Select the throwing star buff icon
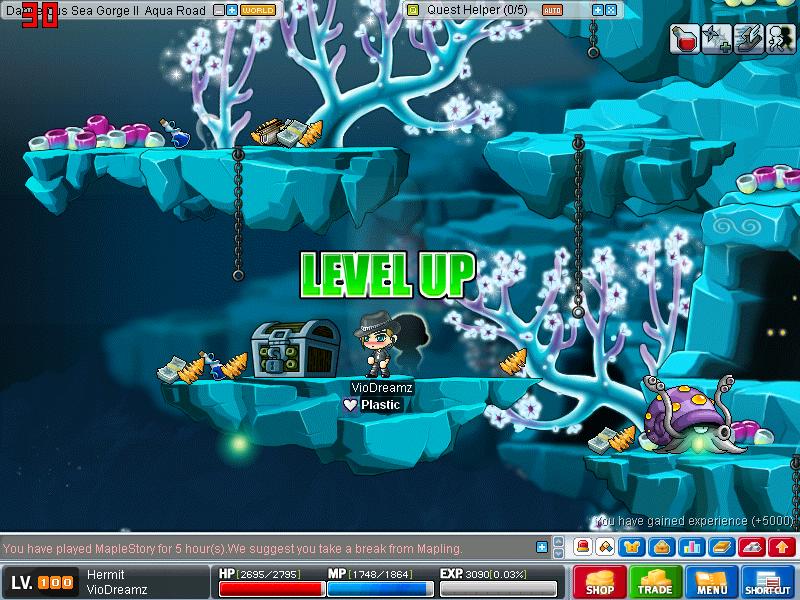Viewport: 800px width, 600px height. [716, 38]
